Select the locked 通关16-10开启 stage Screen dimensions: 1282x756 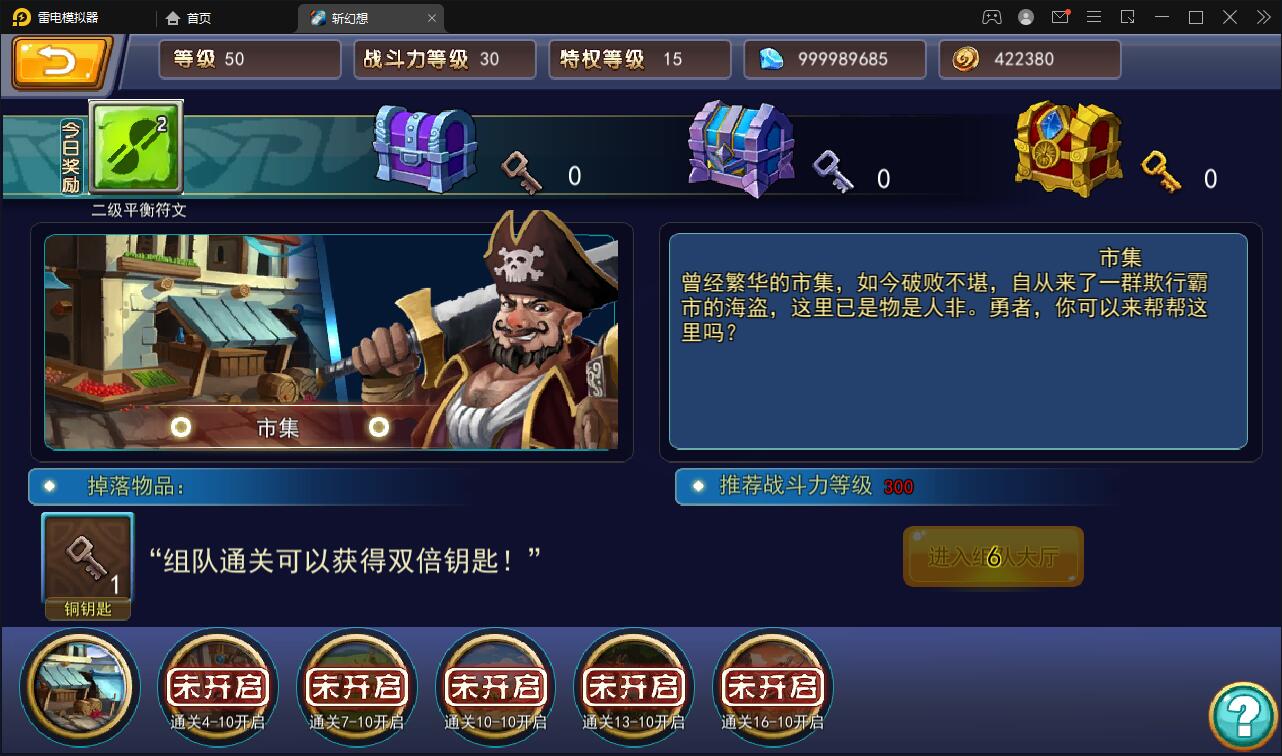click(772, 686)
